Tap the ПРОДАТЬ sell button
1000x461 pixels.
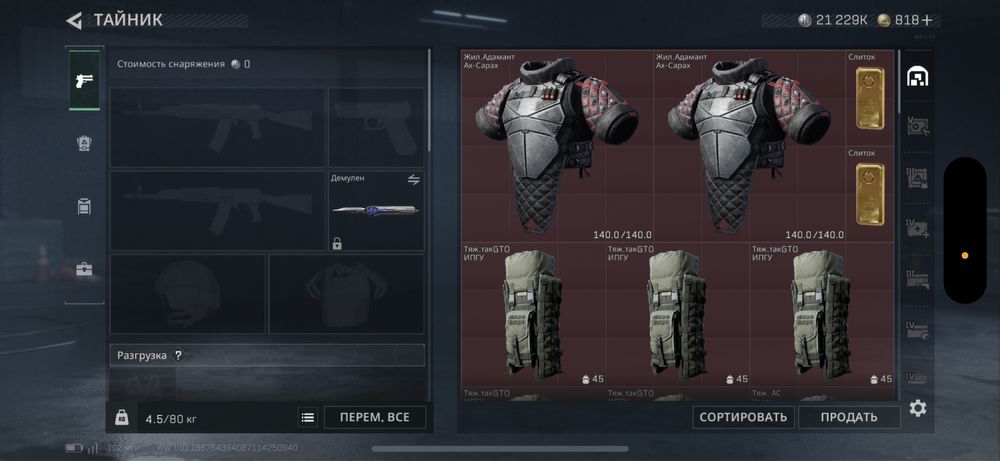click(x=850, y=417)
